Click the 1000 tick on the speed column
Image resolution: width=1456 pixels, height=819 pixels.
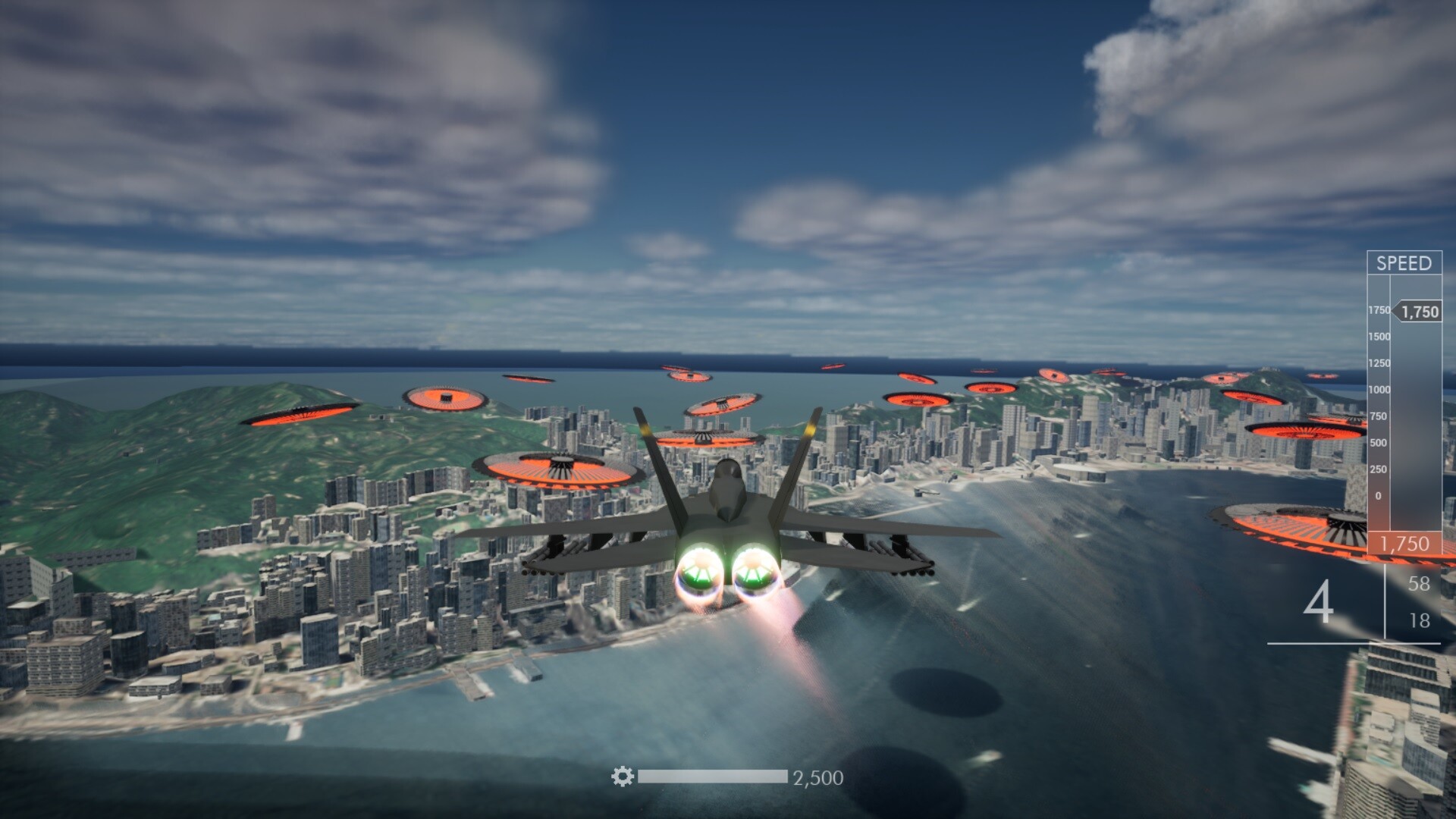(1379, 388)
